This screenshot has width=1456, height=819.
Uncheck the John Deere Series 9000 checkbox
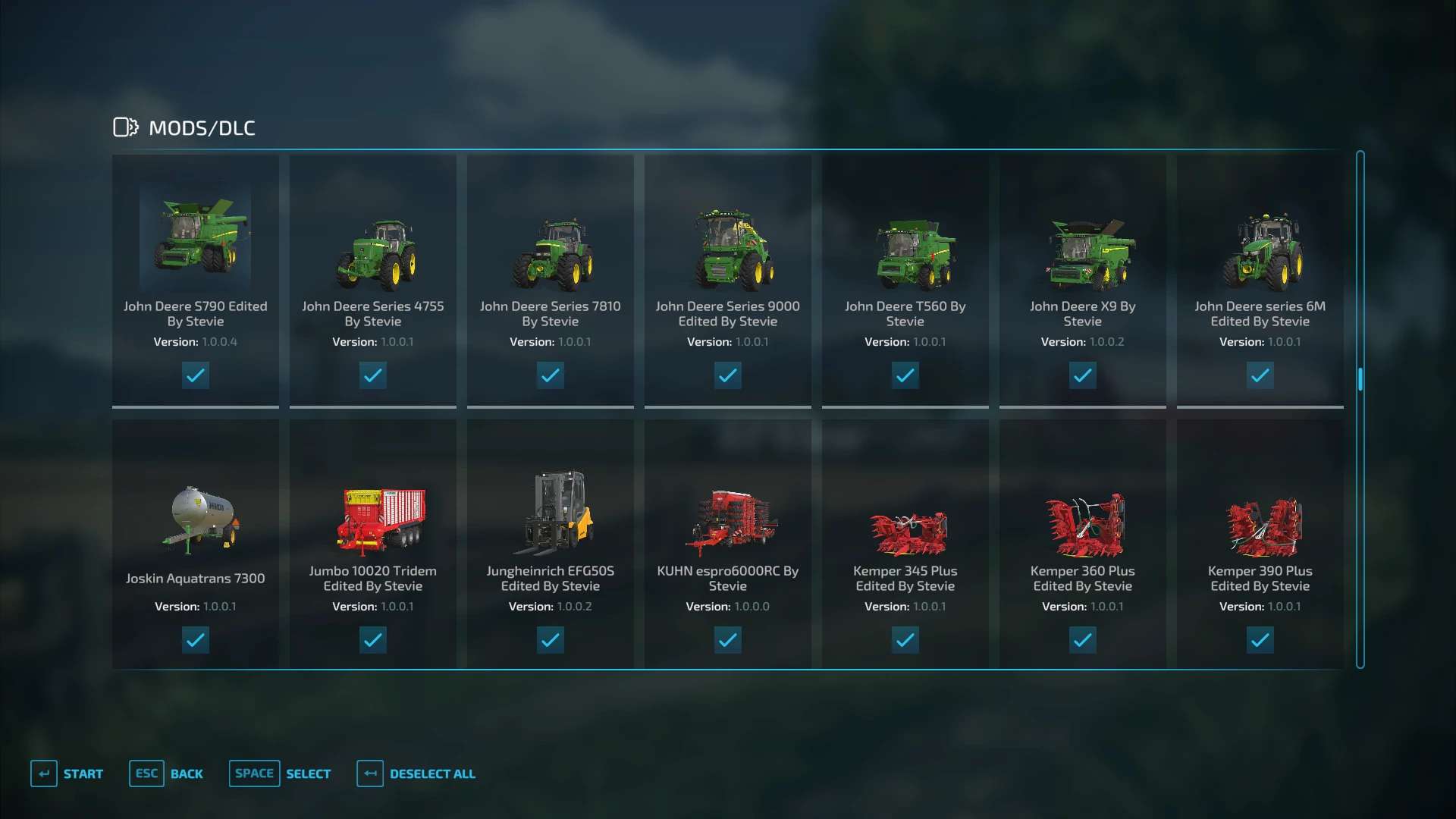pyautogui.click(x=728, y=375)
